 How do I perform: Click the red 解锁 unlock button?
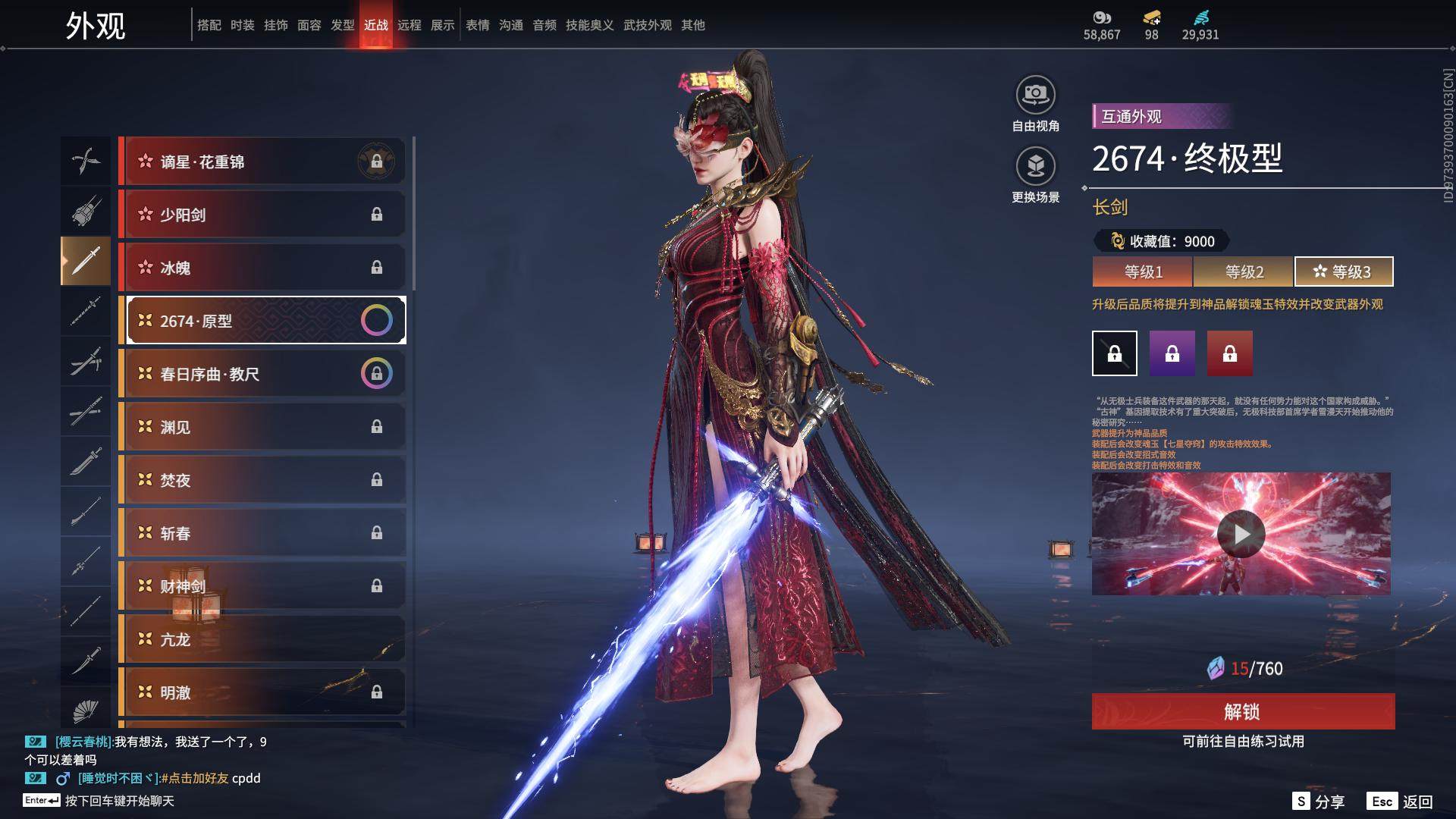1243,711
